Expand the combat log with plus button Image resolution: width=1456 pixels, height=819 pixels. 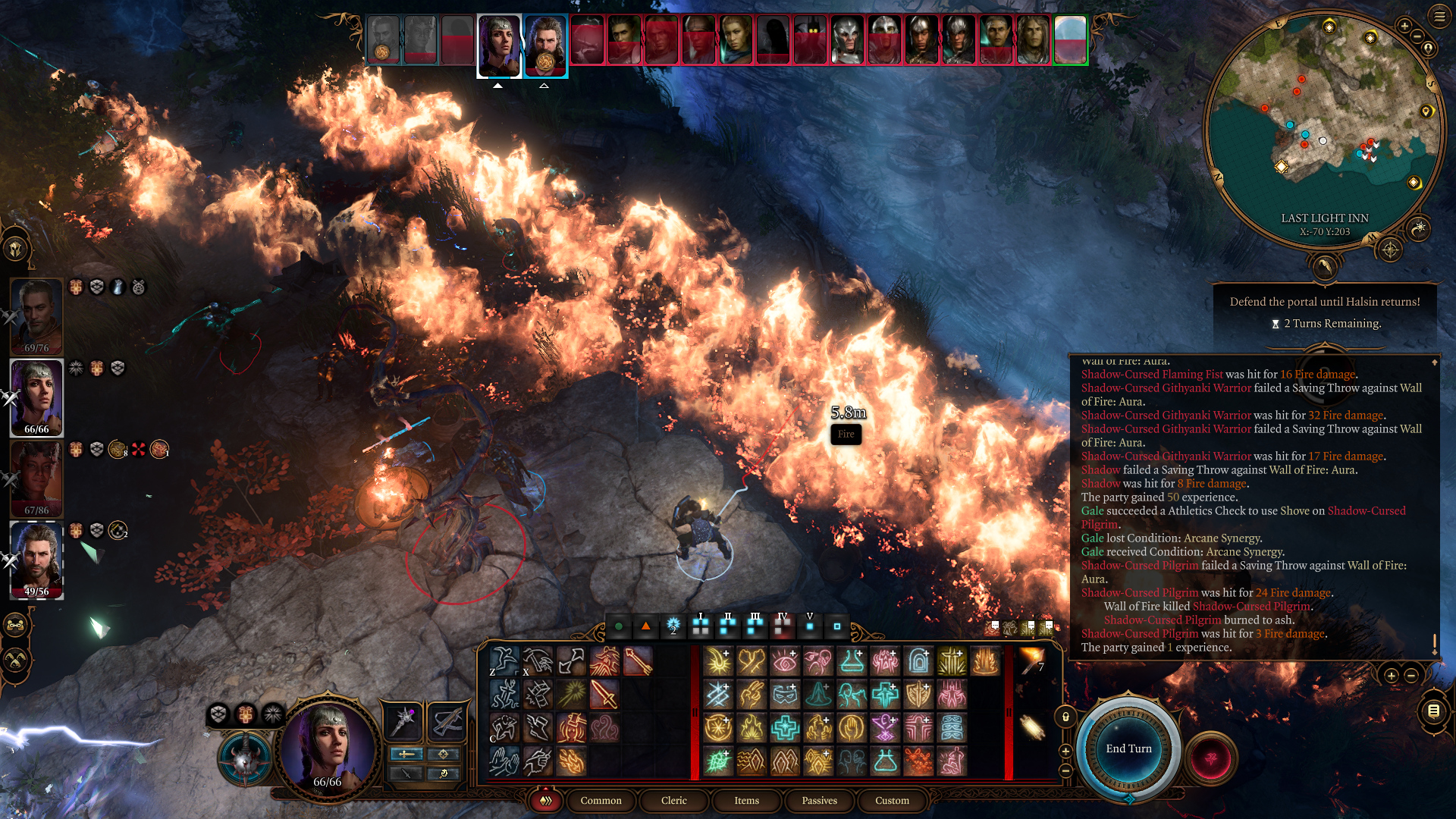click(x=1391, y=675)
